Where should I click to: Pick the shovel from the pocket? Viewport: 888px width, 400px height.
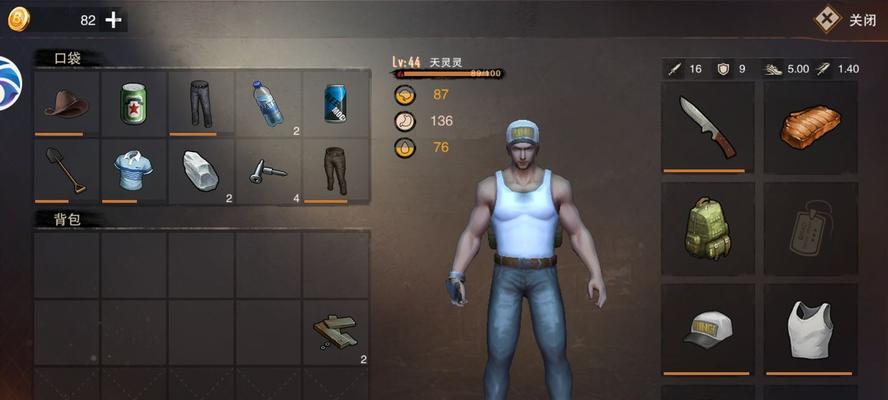click(x=67, y=170)
